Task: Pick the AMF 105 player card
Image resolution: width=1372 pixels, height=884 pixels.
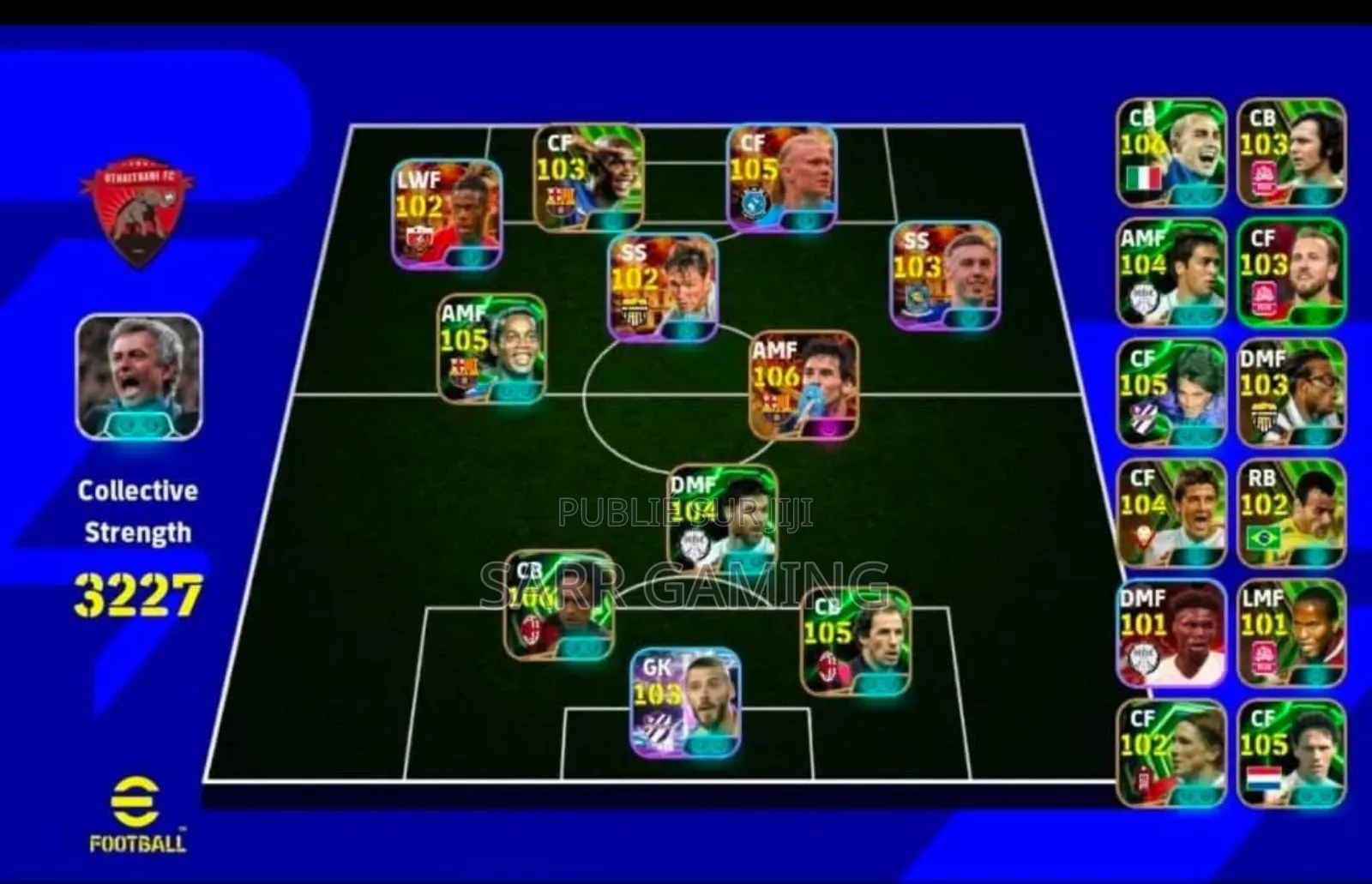Action: [492, 349]
